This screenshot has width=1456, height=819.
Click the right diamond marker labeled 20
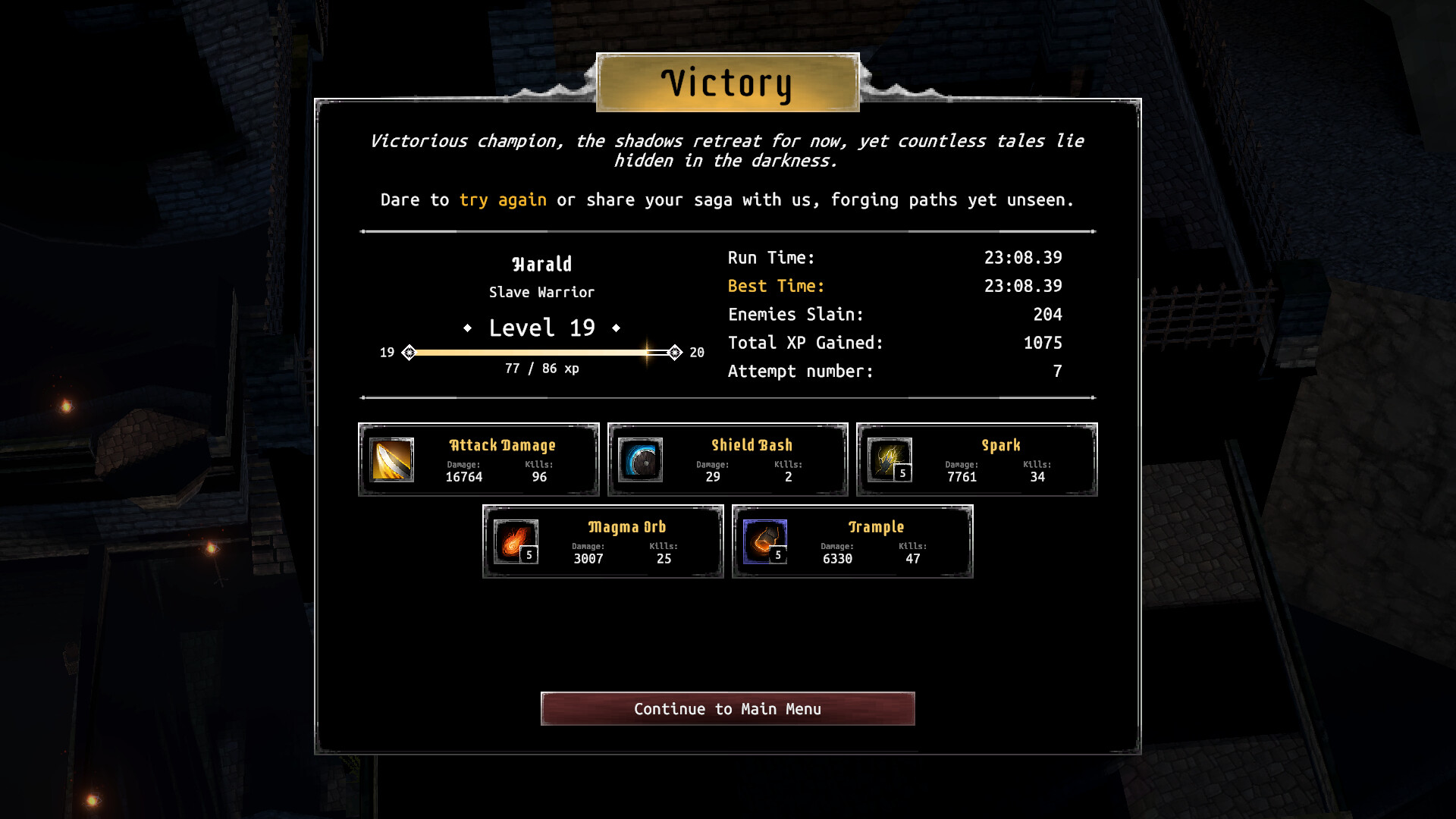click(x=674, y=352)
